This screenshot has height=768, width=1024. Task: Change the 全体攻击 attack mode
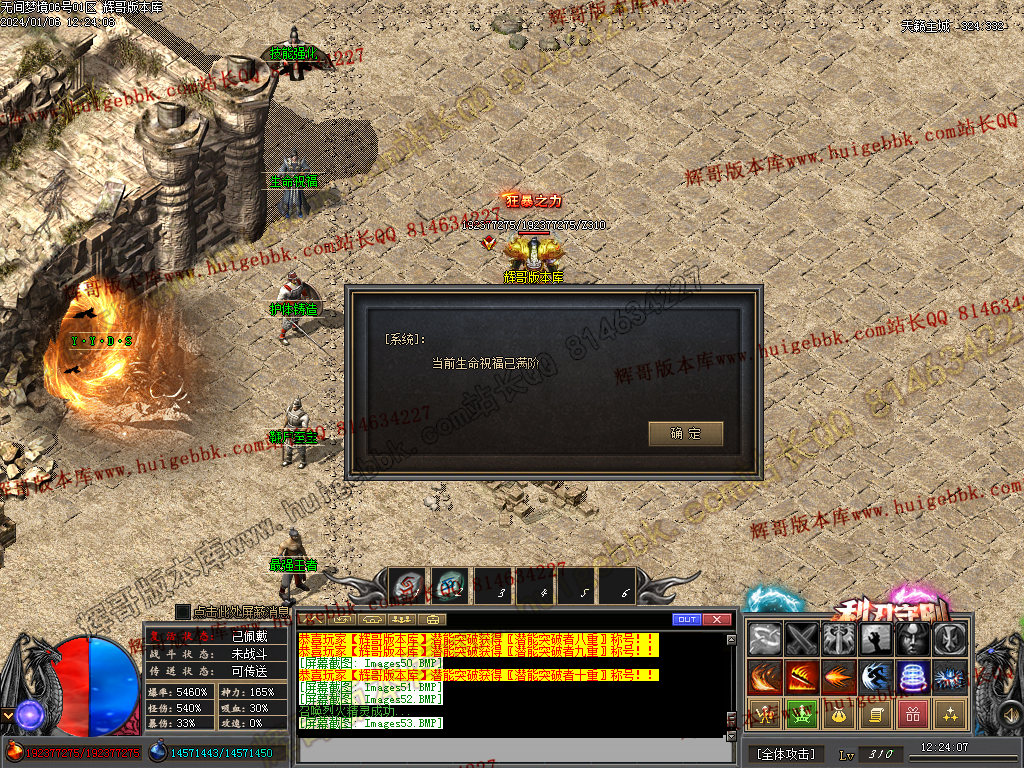click(x=785, y=753)
